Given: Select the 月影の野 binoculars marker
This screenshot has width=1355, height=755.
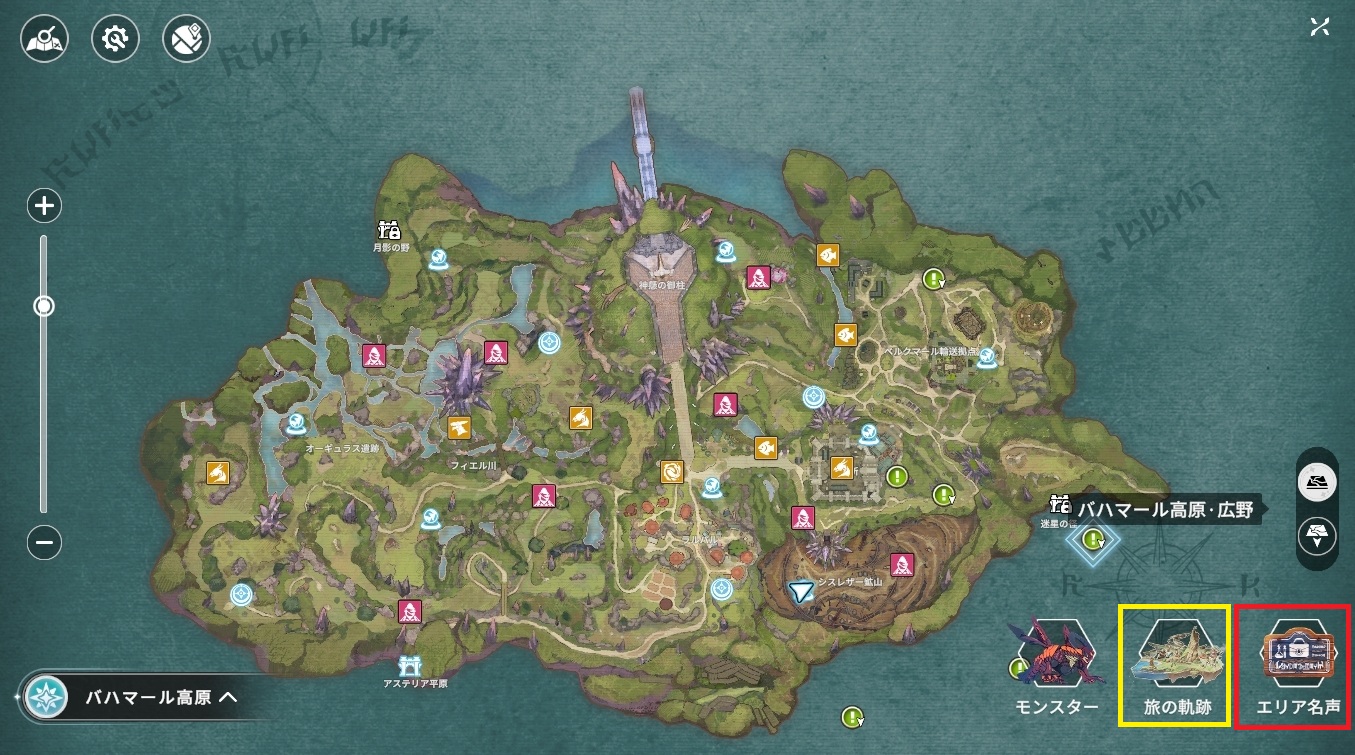Looking at the screenshot, I should [x=388, y=230].
